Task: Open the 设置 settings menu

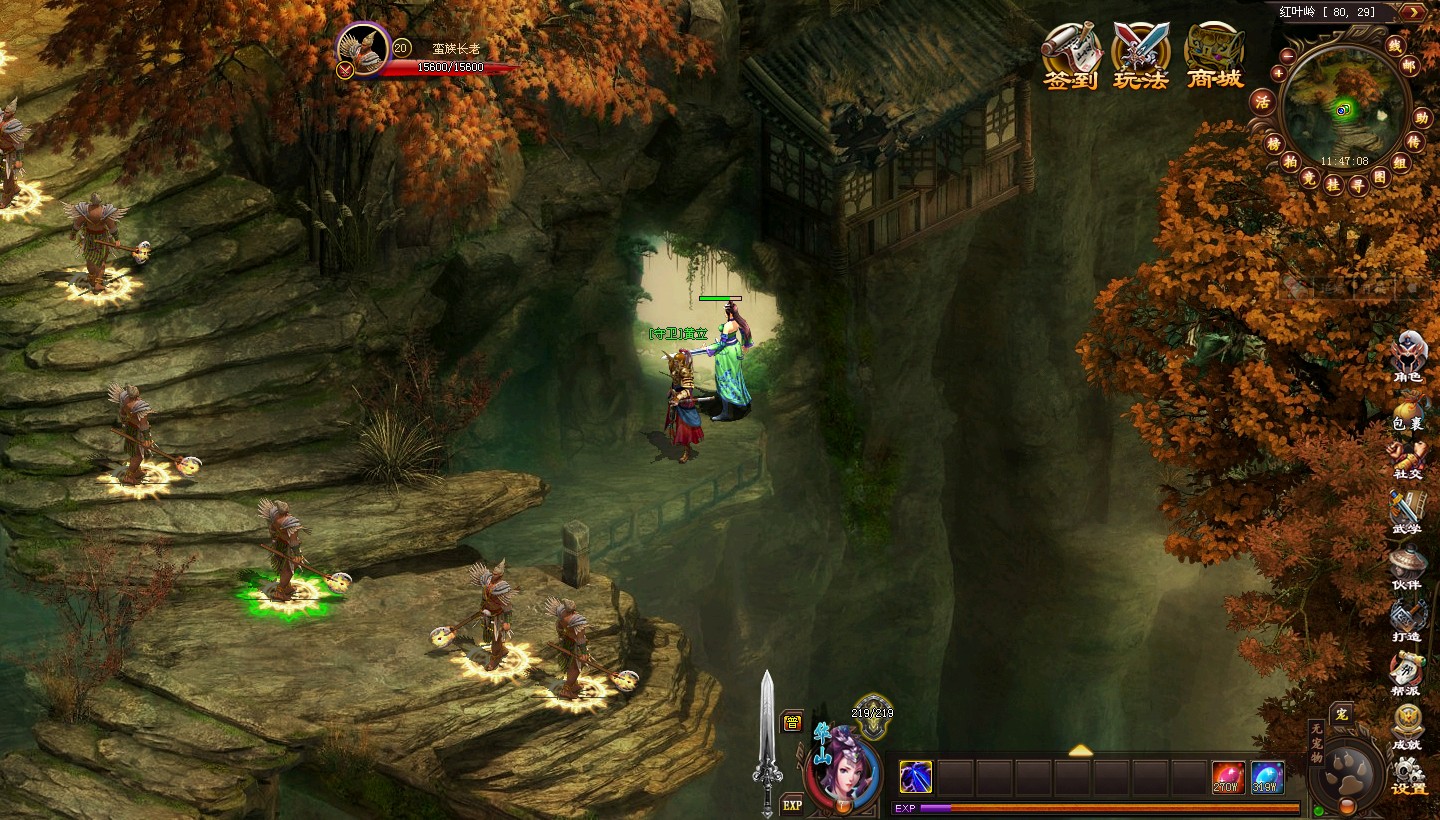Action: point(1408,775)
